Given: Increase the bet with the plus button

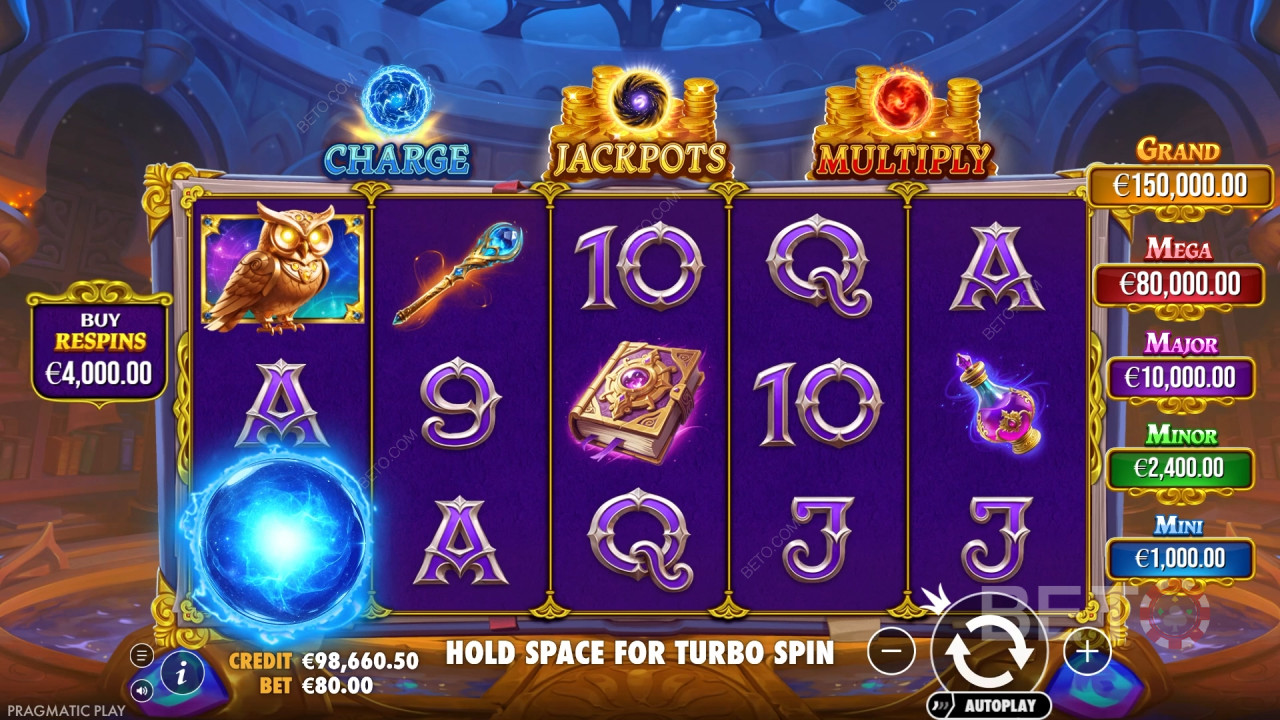Looking at the screenshot, I should (x=1087, y=652).
